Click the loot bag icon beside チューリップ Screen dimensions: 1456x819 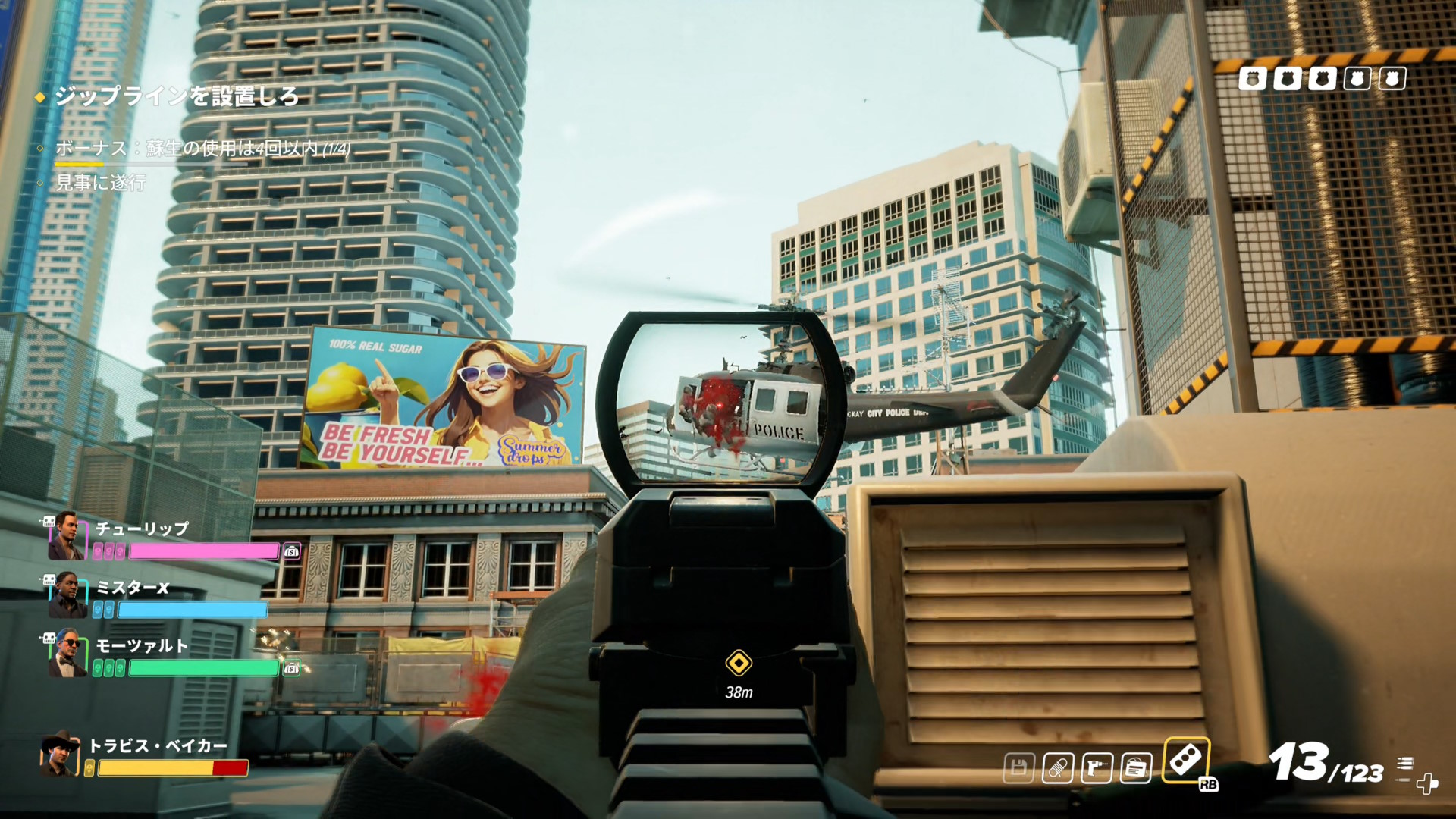(x=292, y=551)
